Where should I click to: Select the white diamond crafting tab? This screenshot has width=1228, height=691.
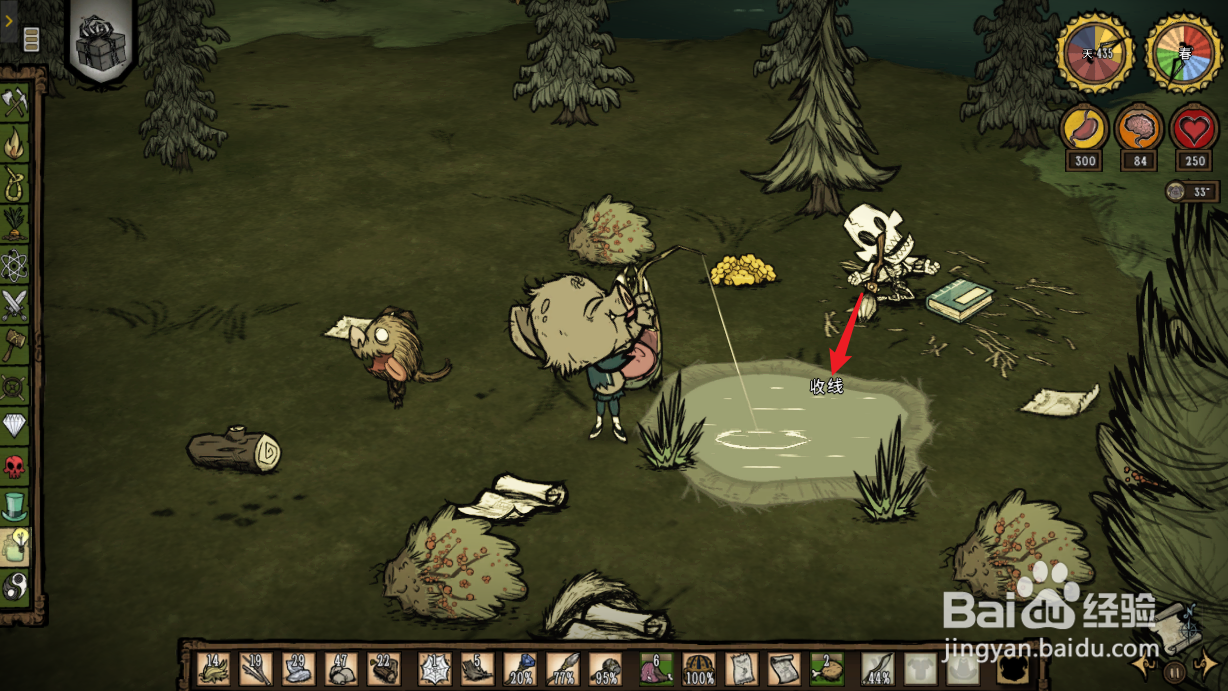(16, 426)
